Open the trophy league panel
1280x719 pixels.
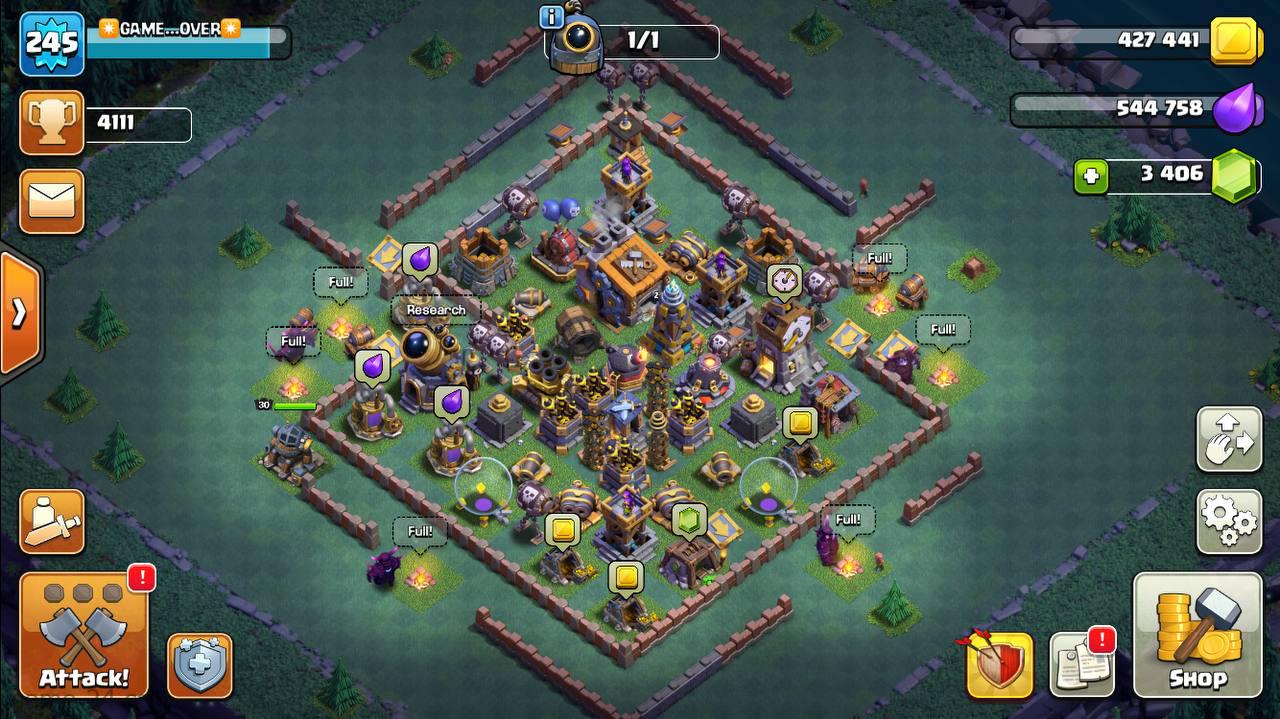[51, 123]
